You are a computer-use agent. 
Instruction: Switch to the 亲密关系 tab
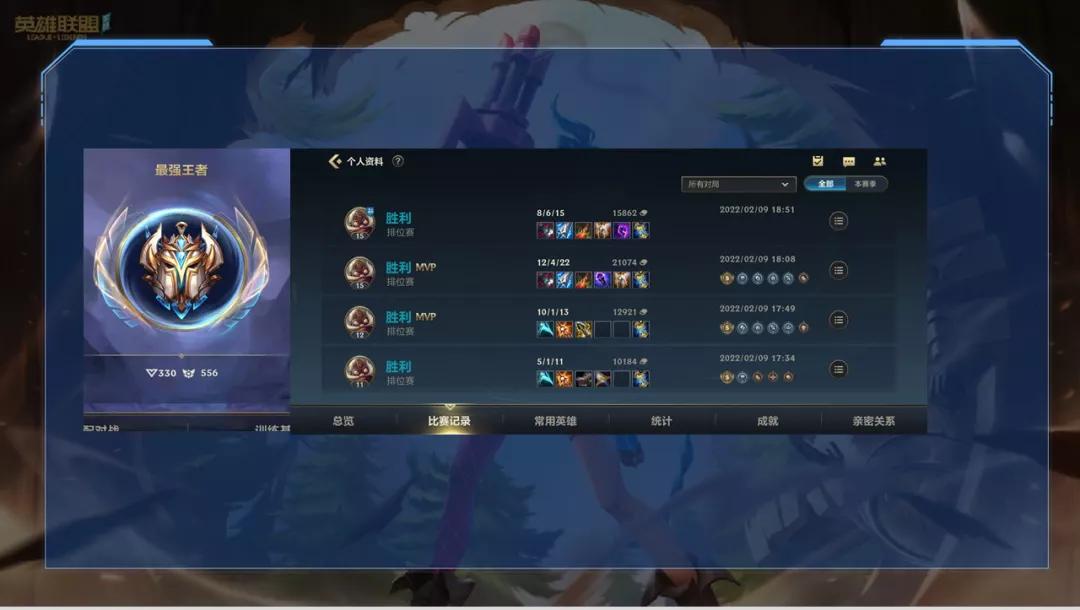click(873, 421)
